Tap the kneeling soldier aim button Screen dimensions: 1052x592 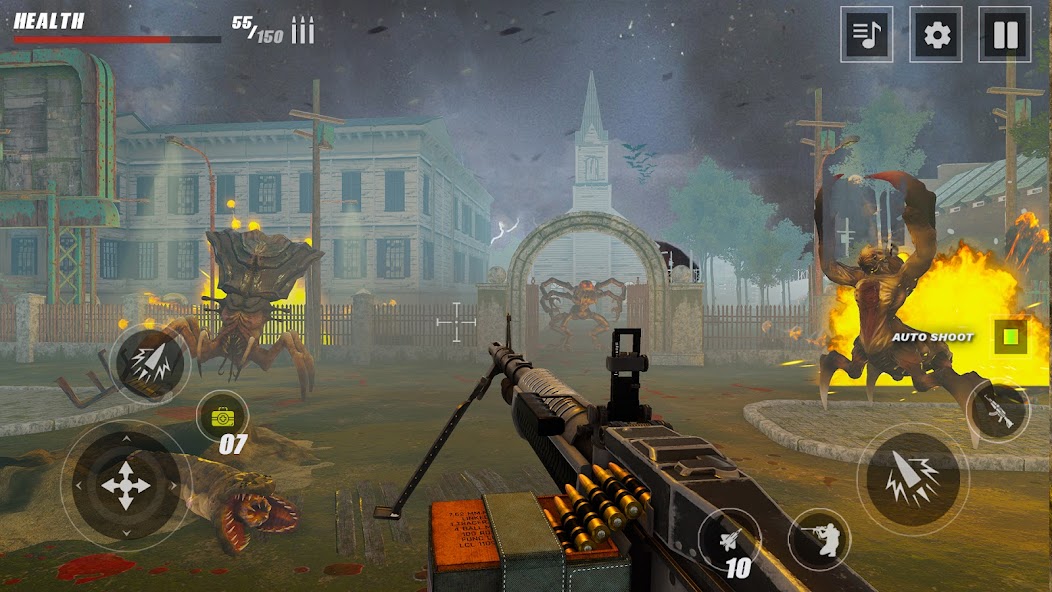pos(819,539)
